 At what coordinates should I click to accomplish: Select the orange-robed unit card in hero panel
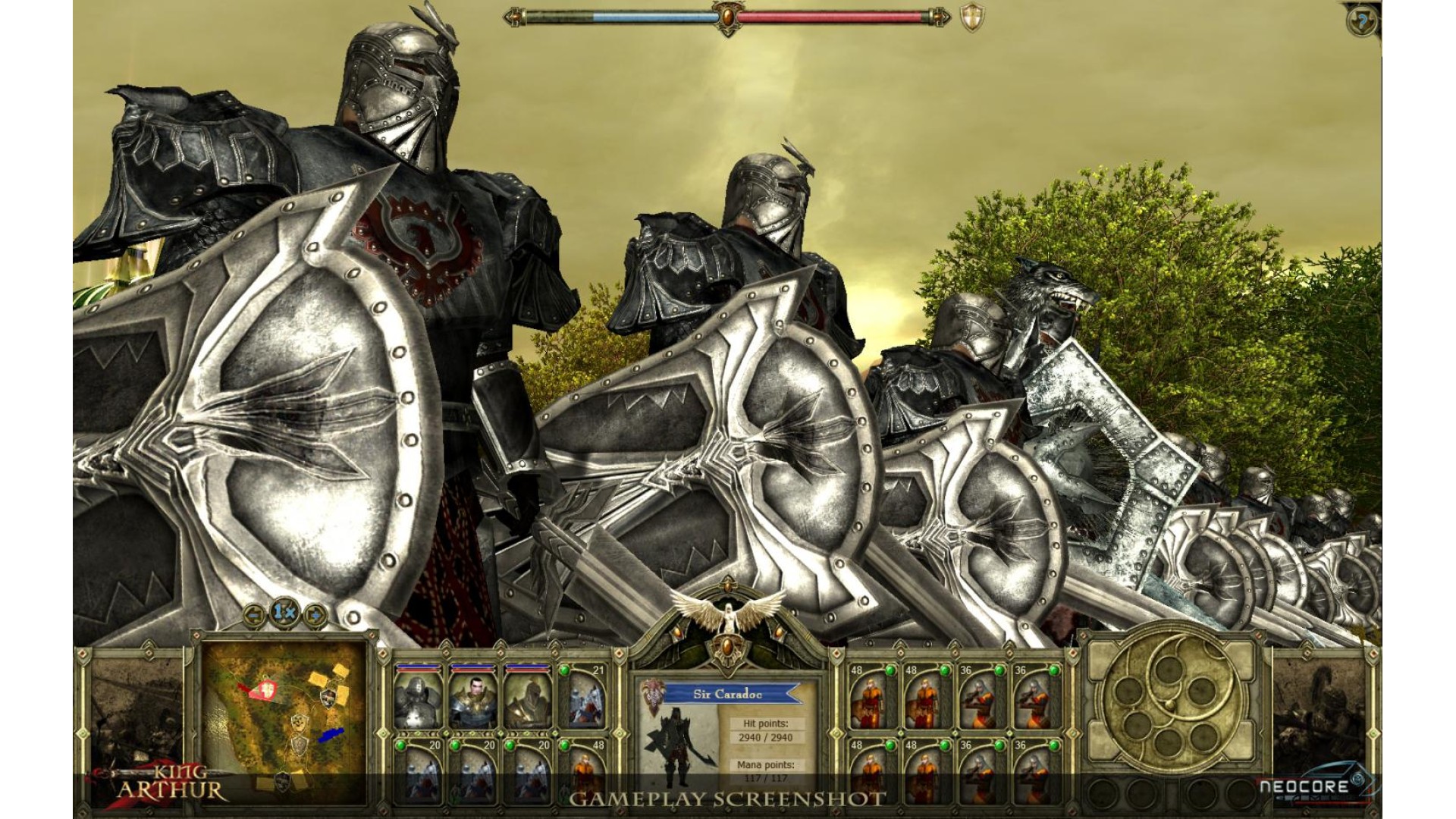click(x=582, y=770)
